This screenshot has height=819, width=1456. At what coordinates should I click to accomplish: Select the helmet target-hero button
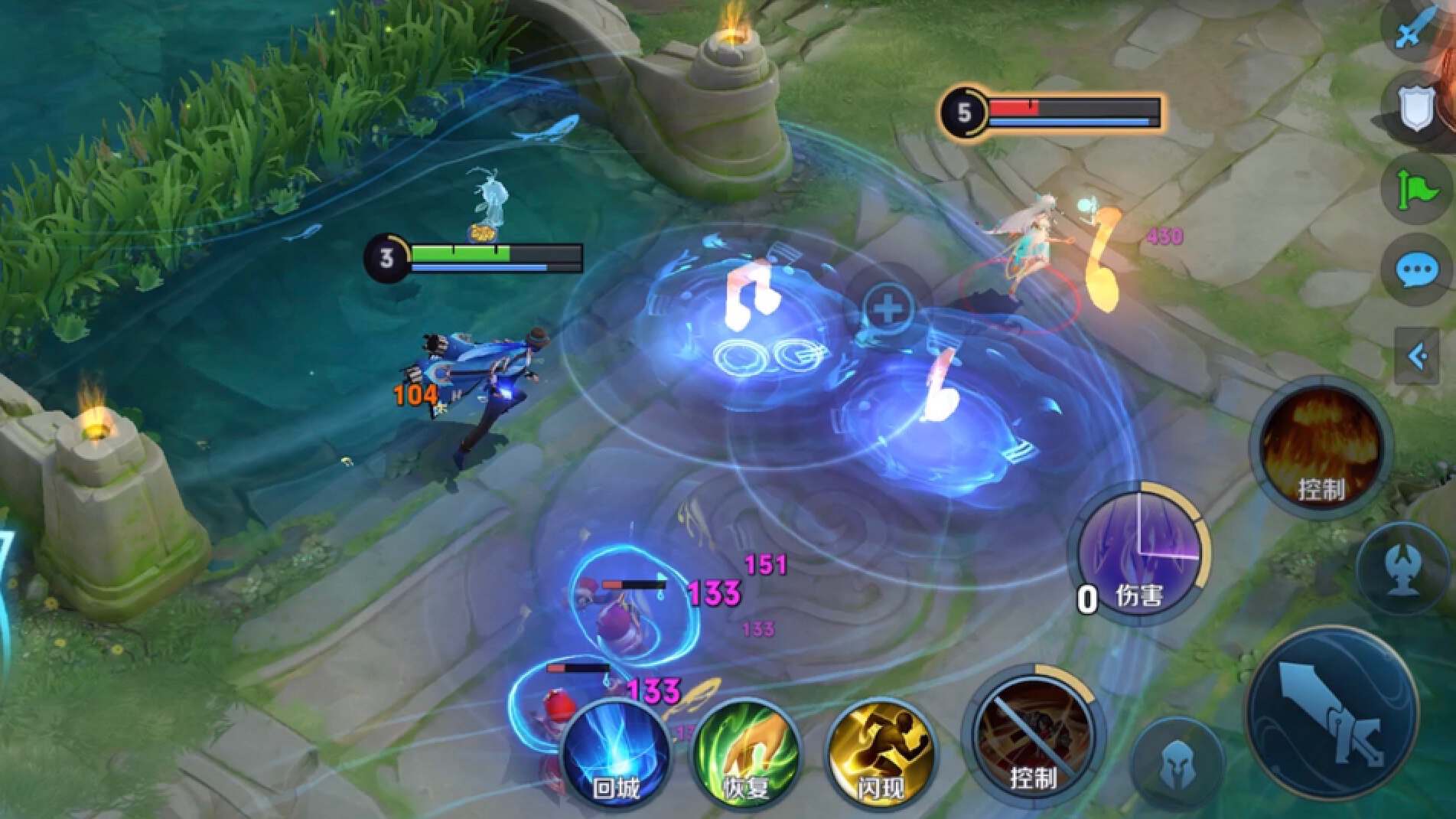tap(1177, 765)
